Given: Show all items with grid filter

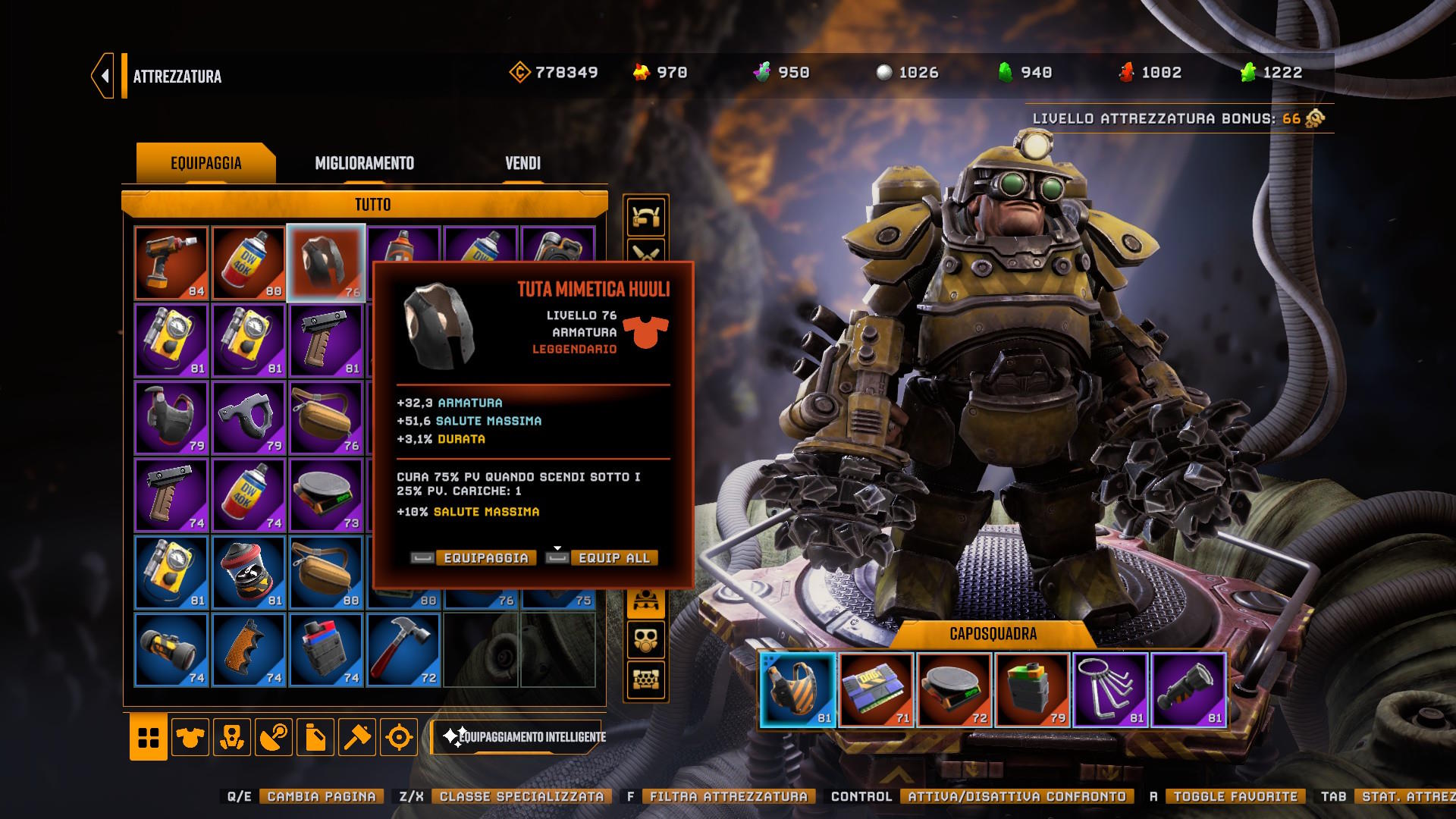Looking at the screenshot, I should (149, 736).
